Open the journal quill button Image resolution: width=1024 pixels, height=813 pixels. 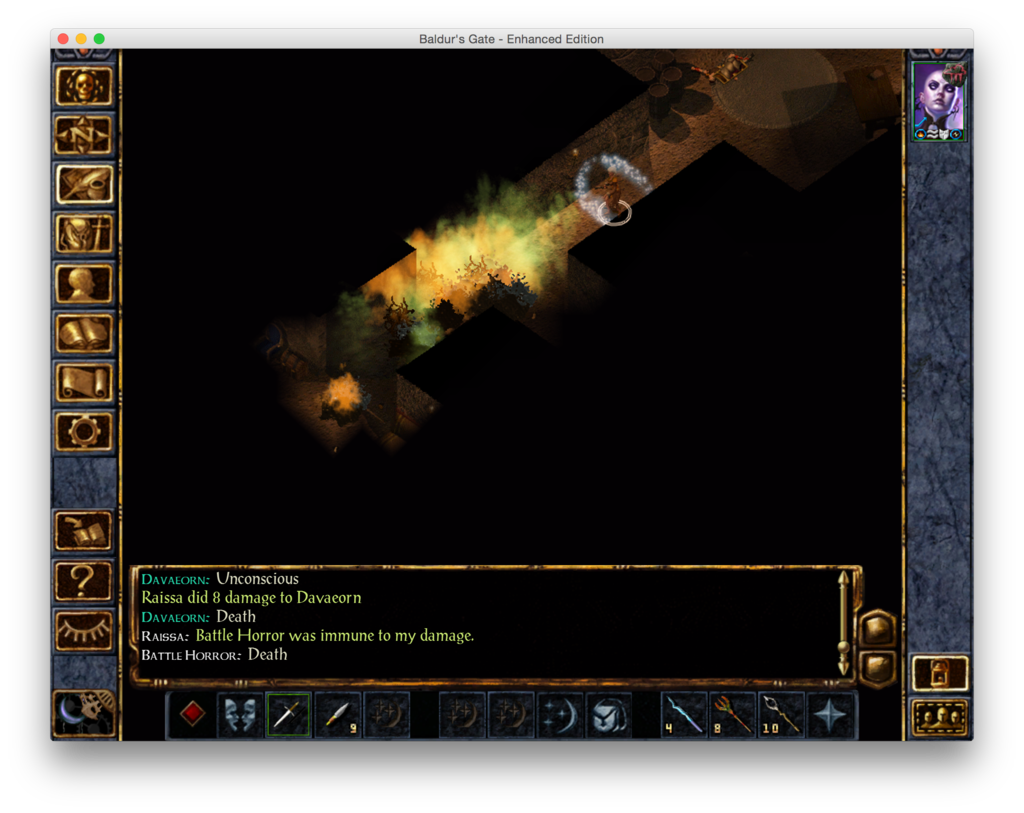click(x=84, y=184)
